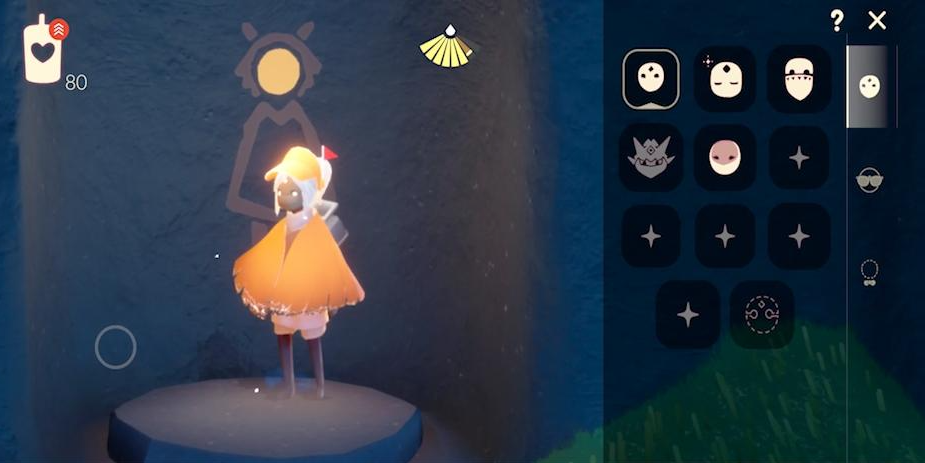Choose the closed-eyes mask with sparkle
925x463 pixels.
click(x=725, y=79)
